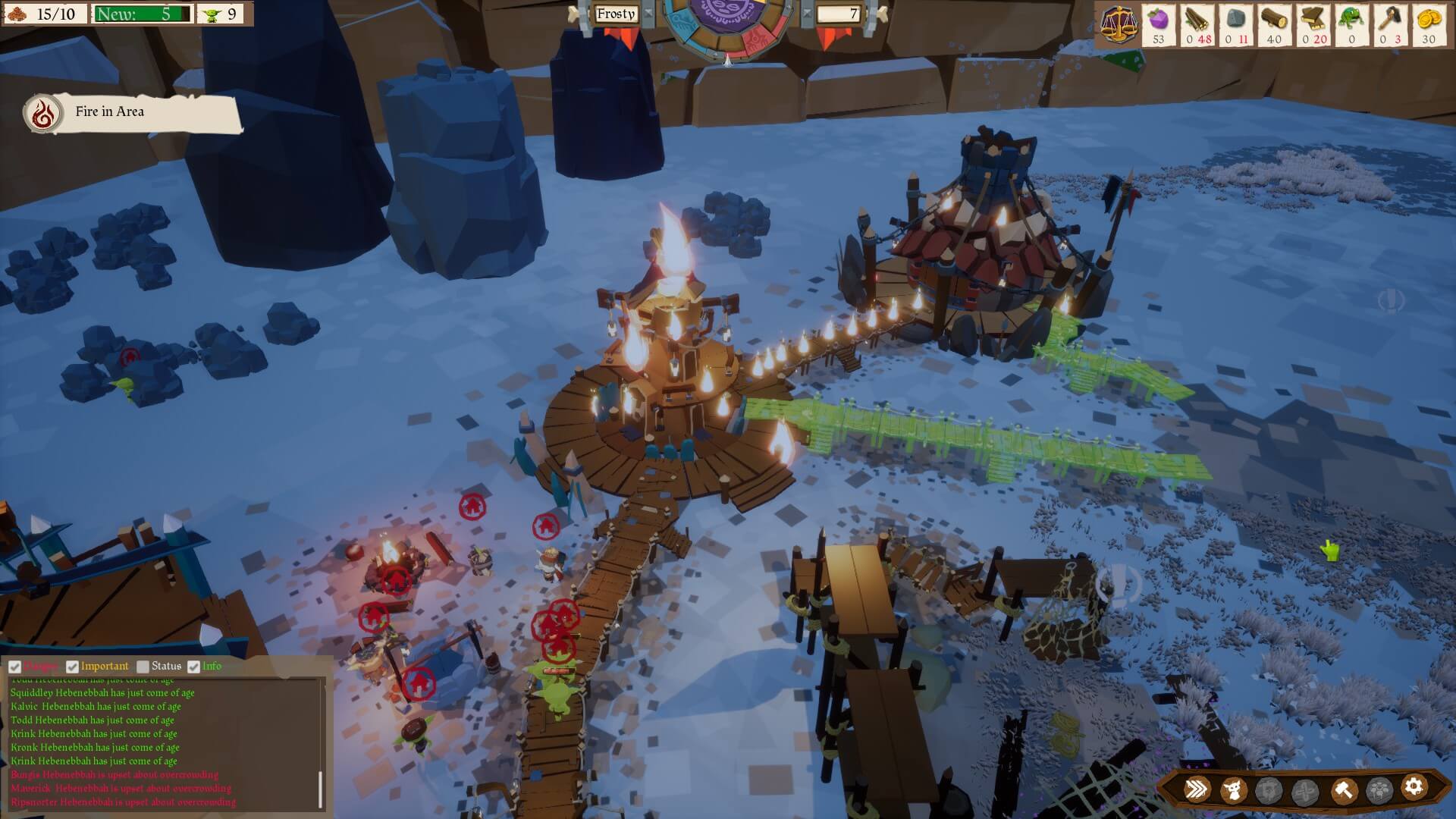
Task: Click the message log scrollbar handle
Action: click(320, 789)
